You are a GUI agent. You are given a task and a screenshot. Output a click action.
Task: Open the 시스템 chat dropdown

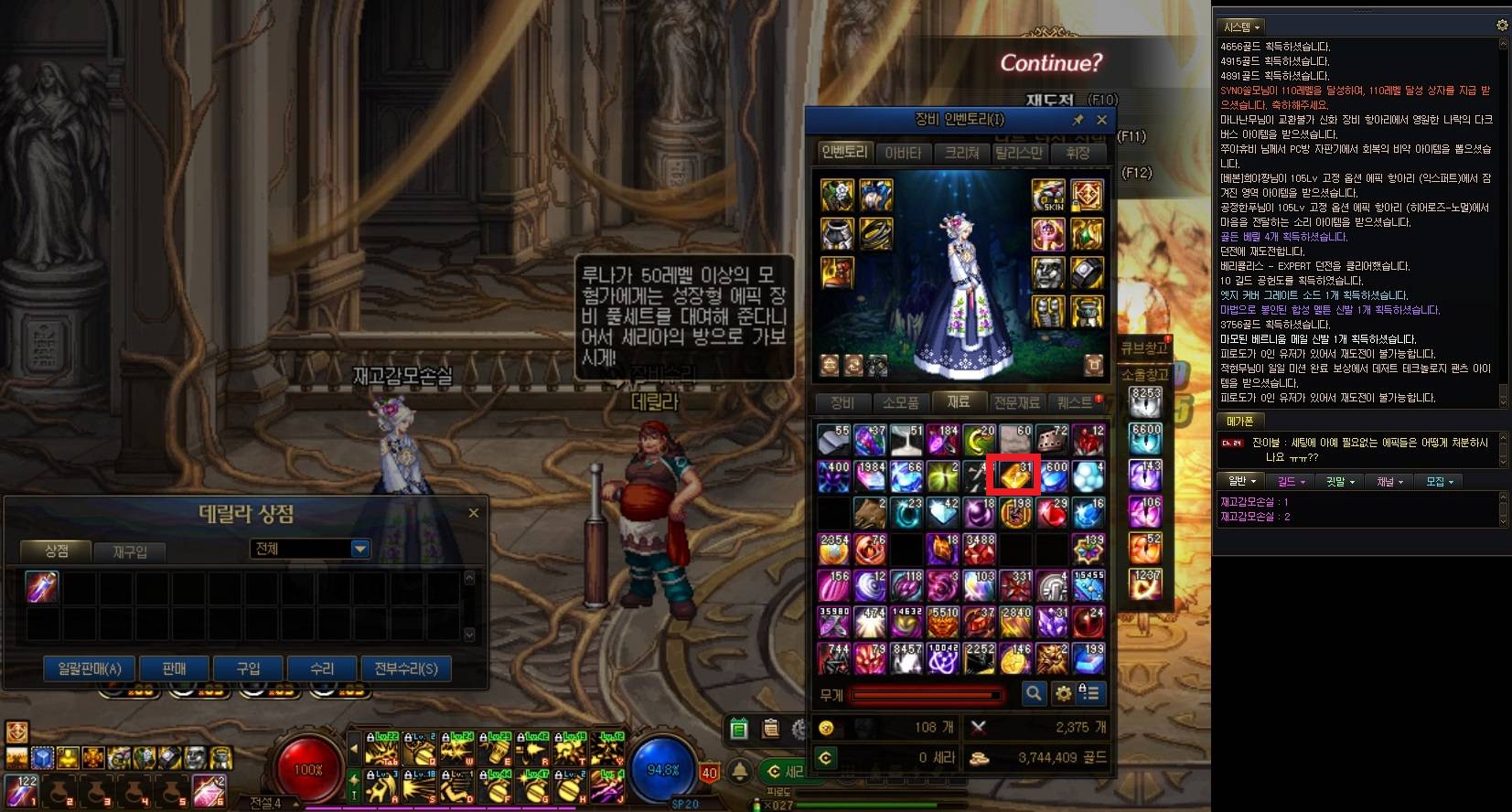(x=1242, y=27)
